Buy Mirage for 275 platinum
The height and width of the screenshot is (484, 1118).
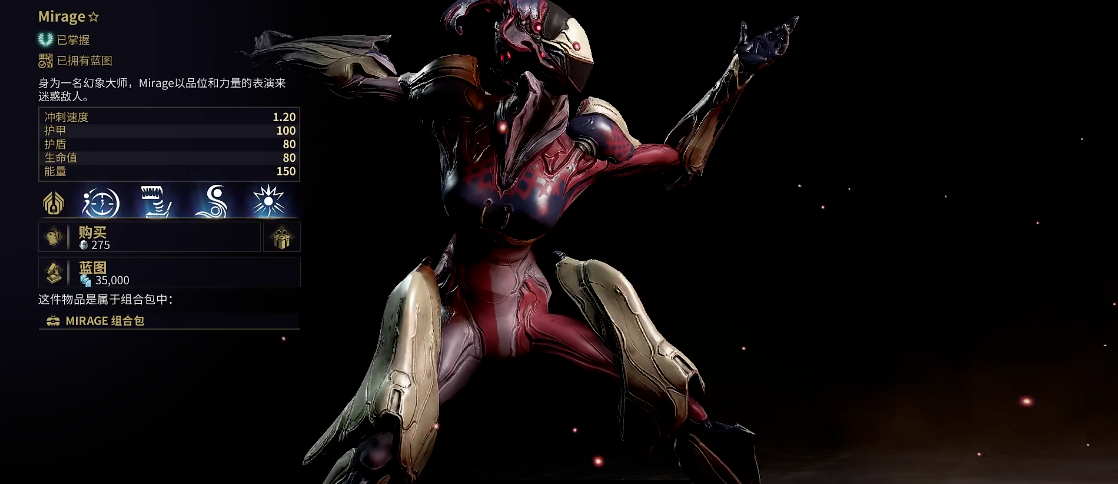[x=150, y=237]
